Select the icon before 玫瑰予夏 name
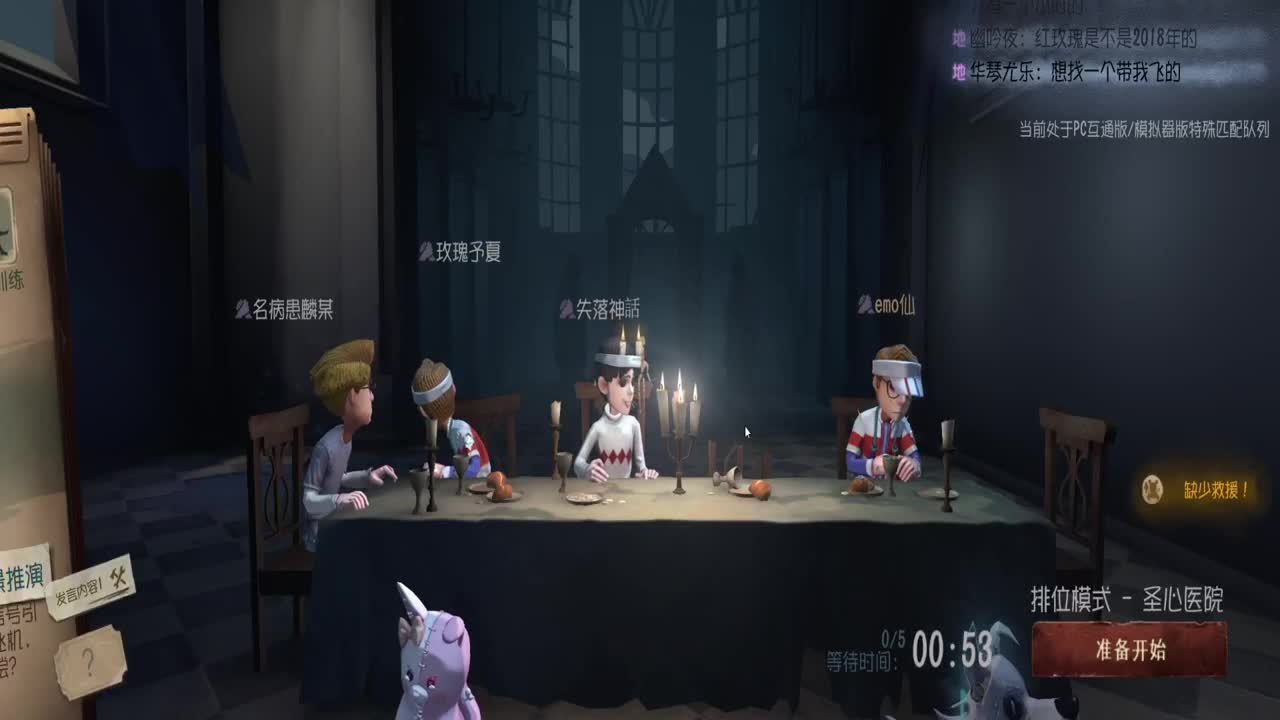The image size is (1280, 720). click(x=425, y=253)
